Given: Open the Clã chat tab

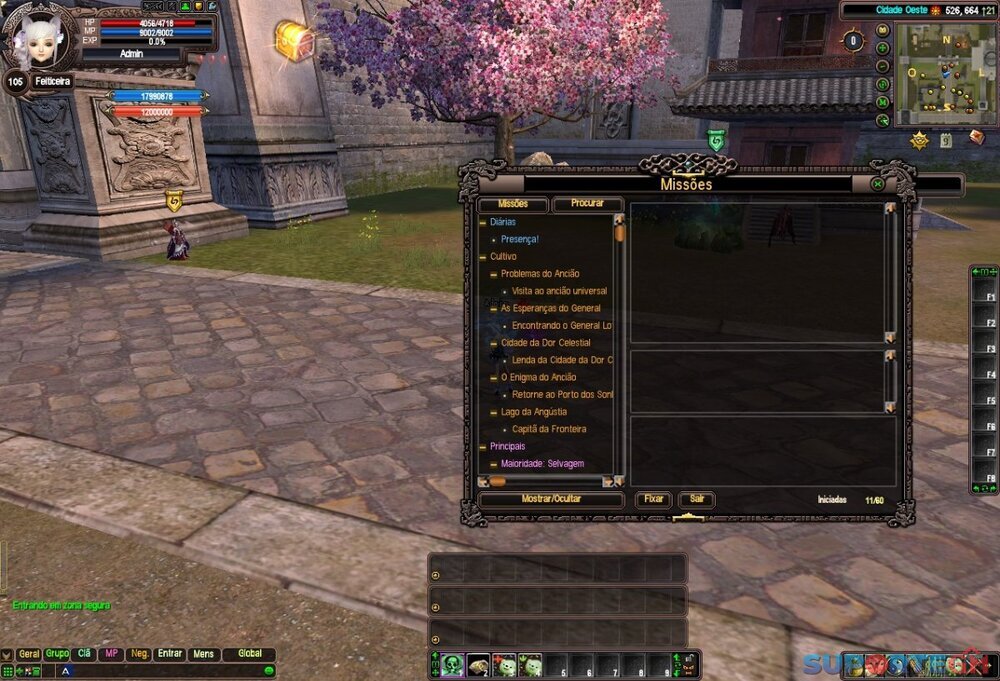Looking at the screenshot, I should coord(85,654).
